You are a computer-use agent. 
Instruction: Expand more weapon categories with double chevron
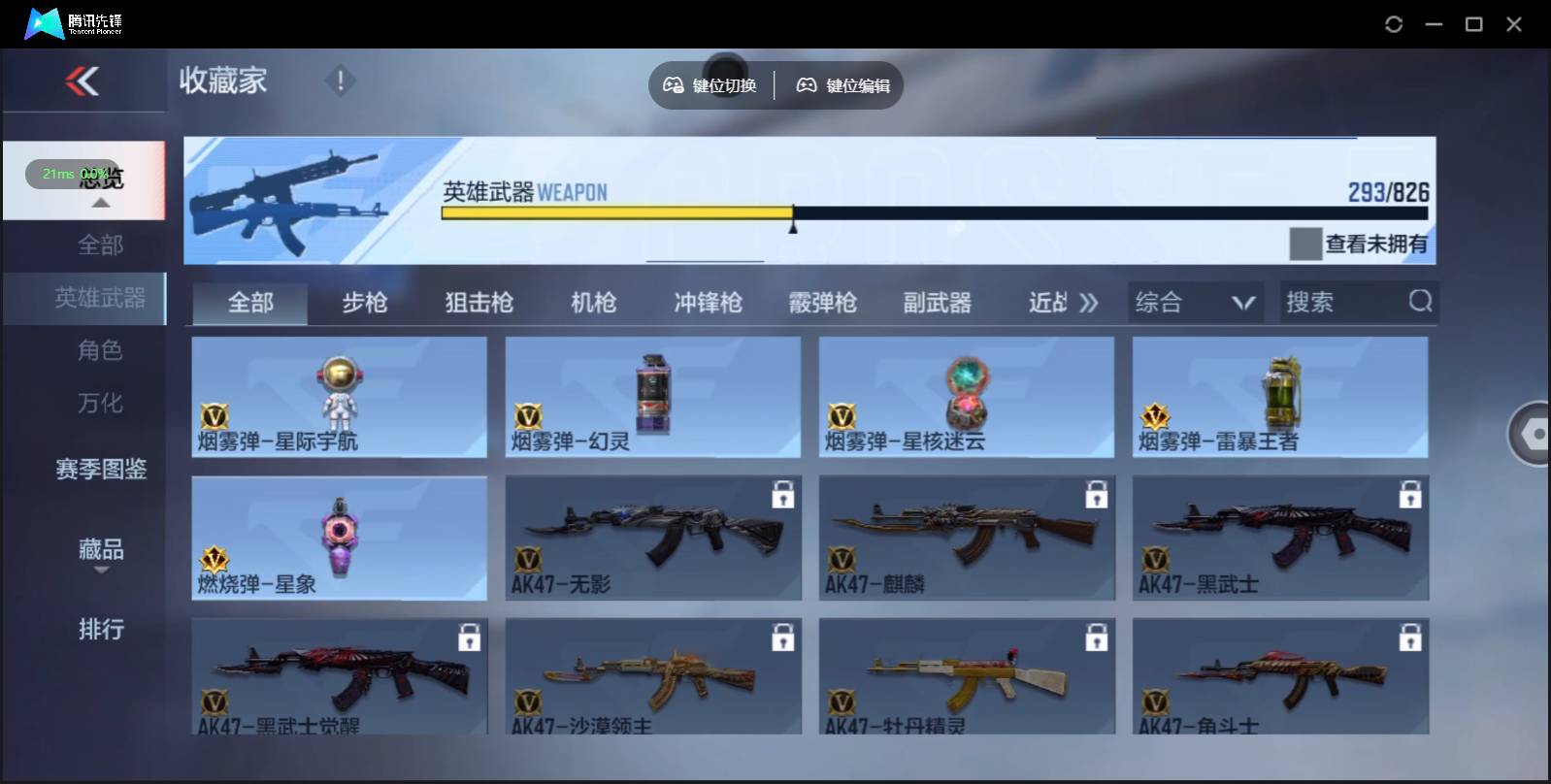point(1089,302)
